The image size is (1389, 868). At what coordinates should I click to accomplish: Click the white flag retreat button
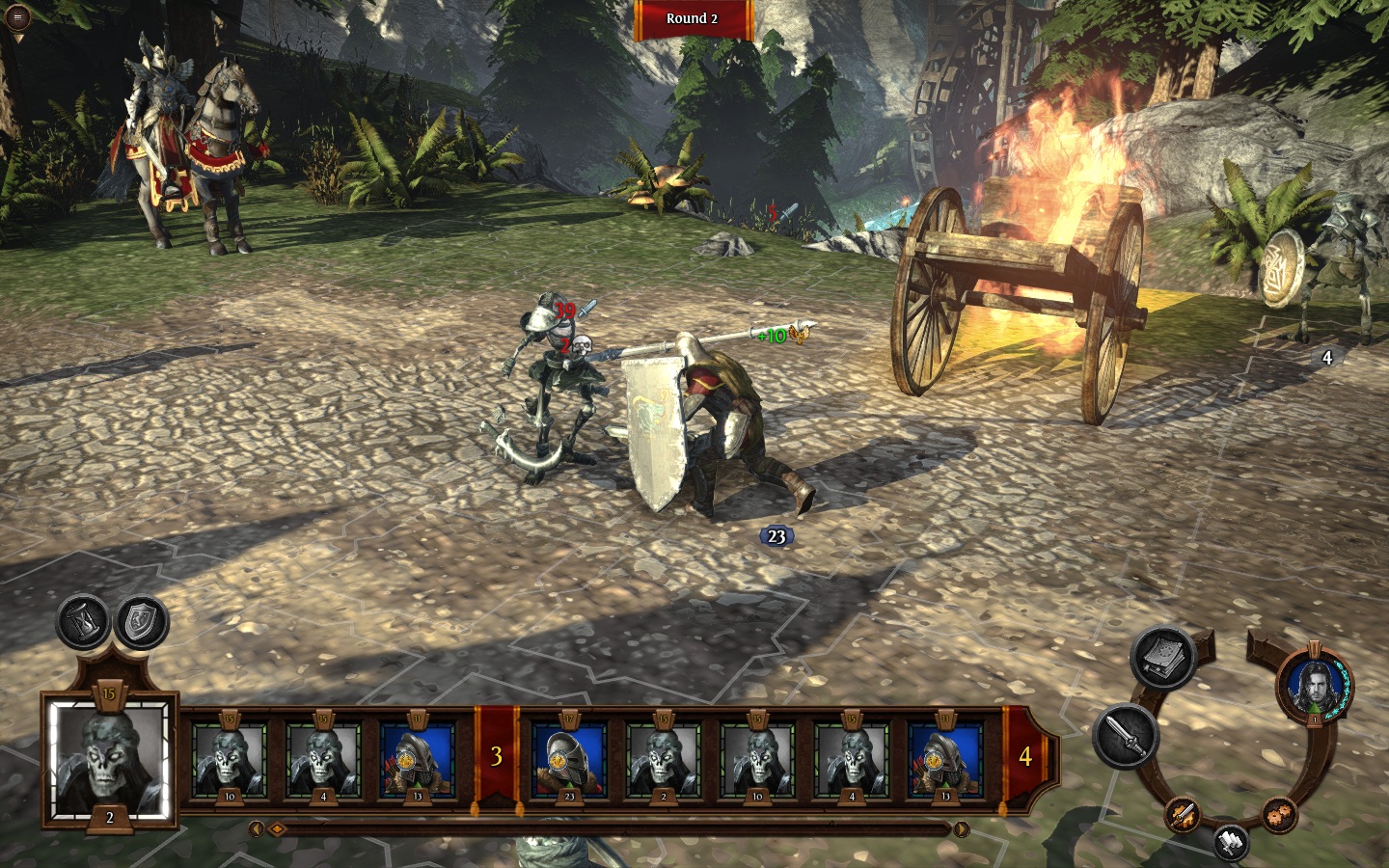1231,842
